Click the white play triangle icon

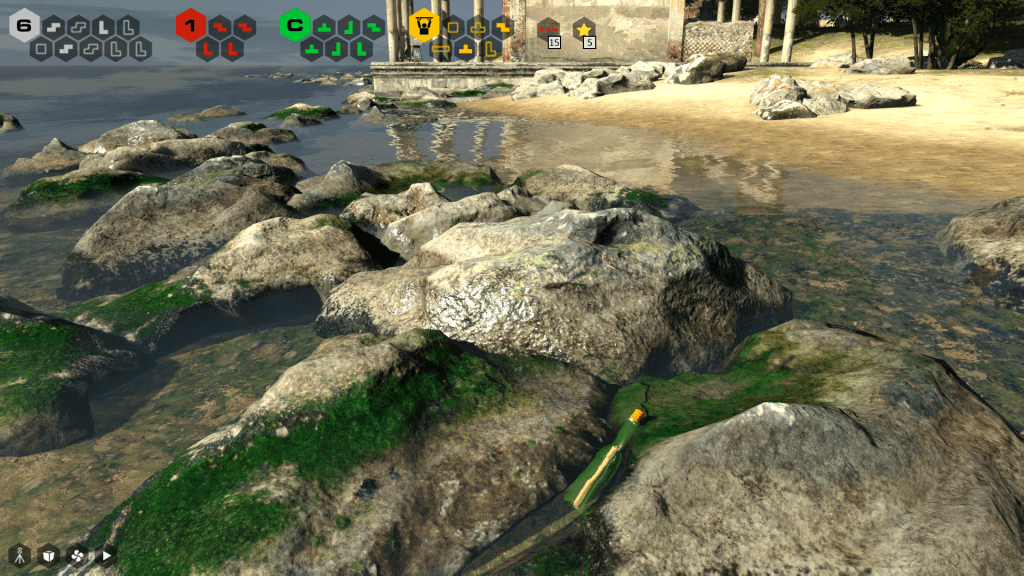tap(105, 555)
